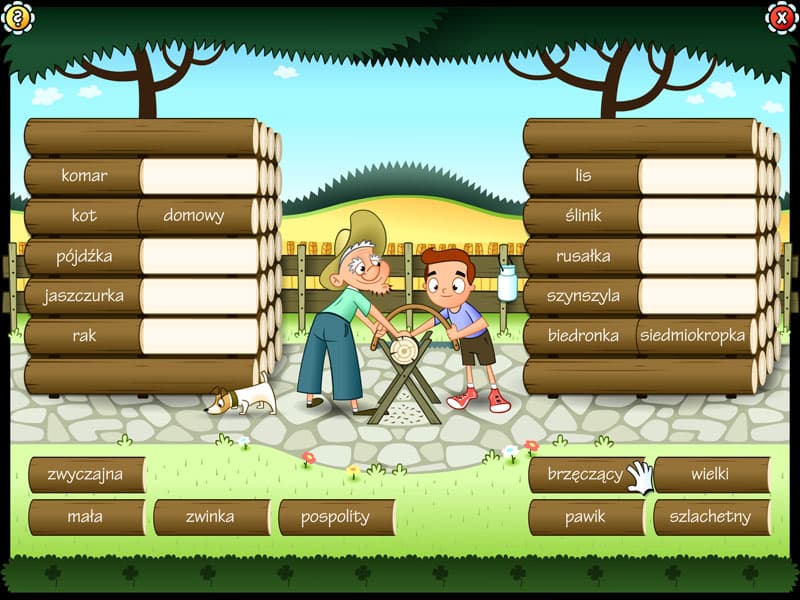Open the help question mark button
This screenshot has height=600, width=800.
point(17,16)
